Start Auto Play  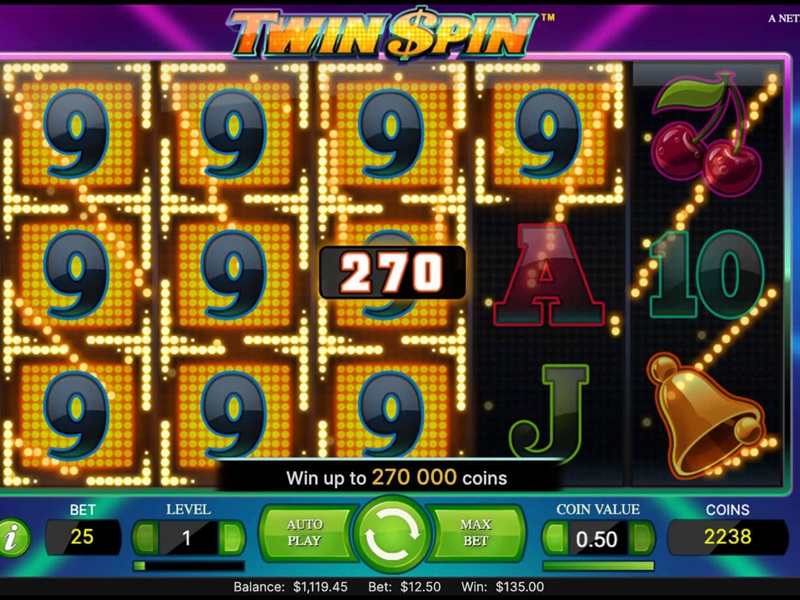(305, 533)
